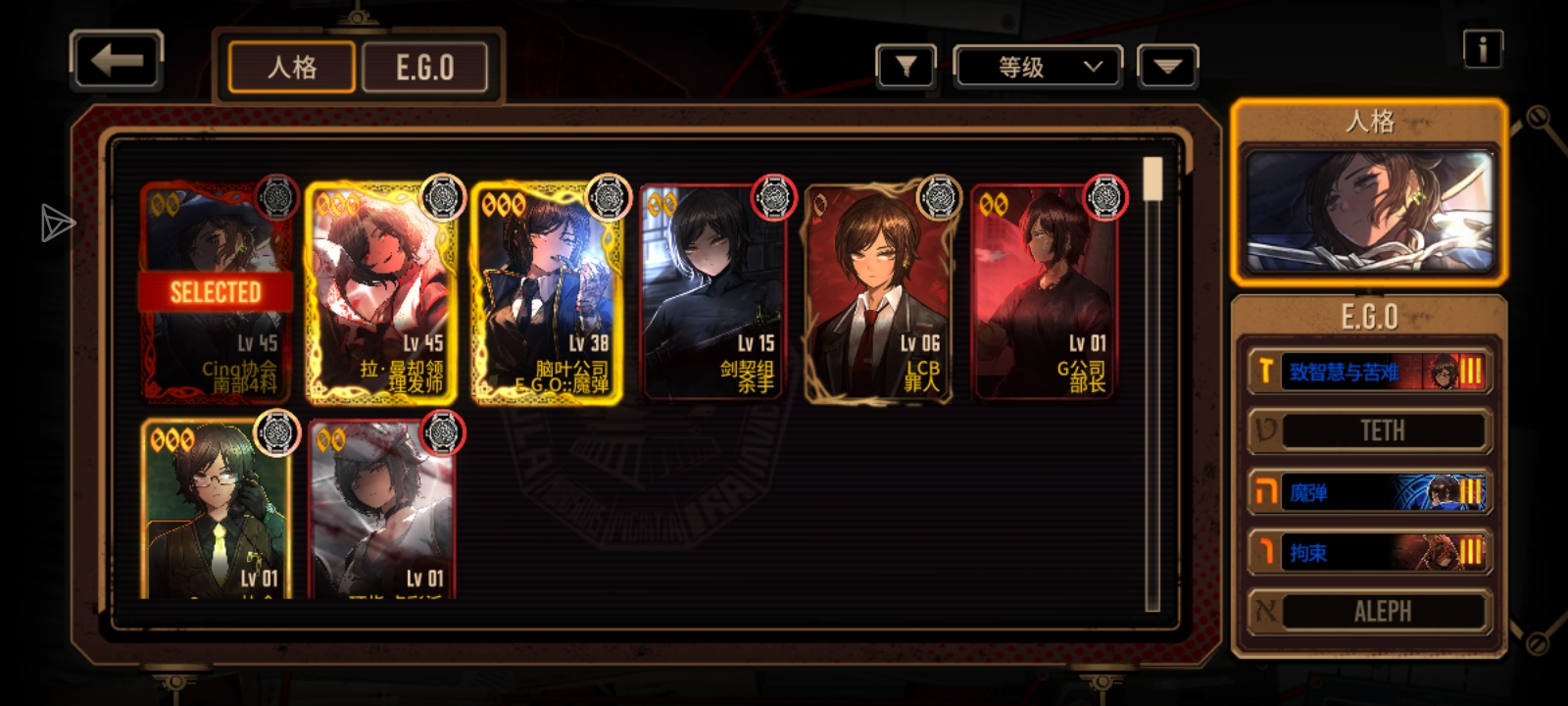
Task: Open the funnel filter button
Action: pyautogui.click(x=906, y=68)
